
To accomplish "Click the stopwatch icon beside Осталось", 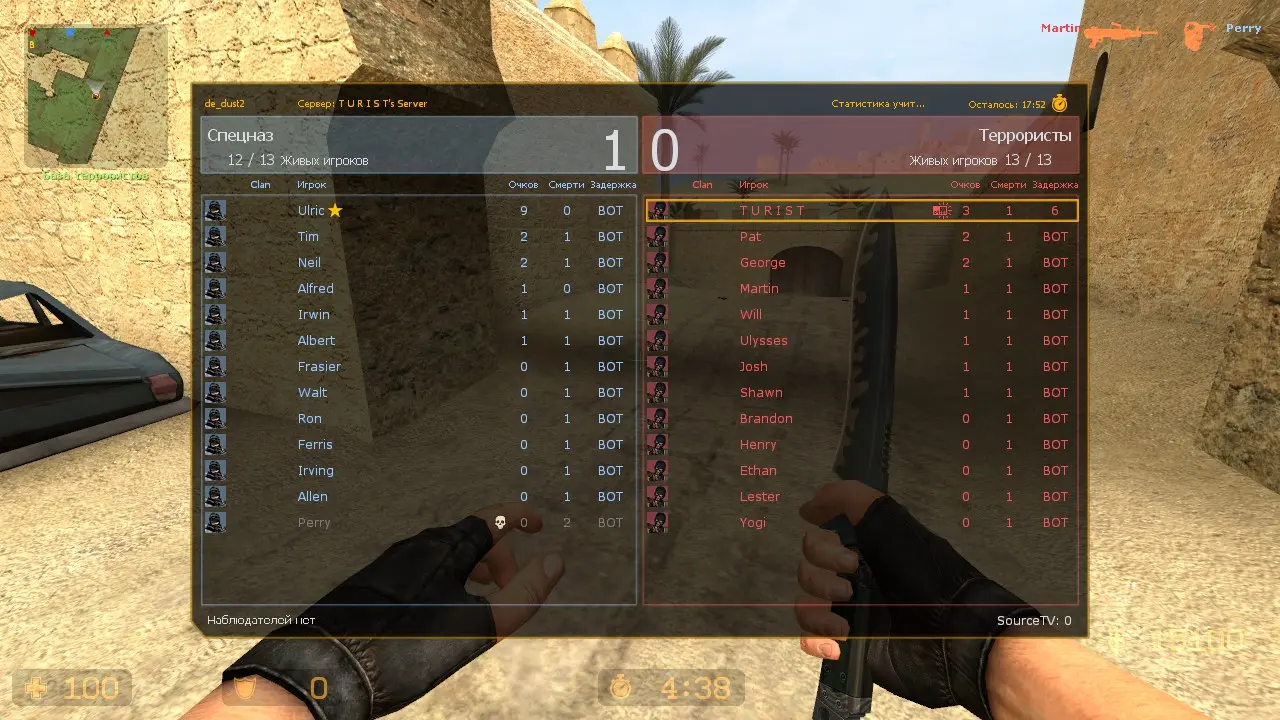I will (1060, 103).
